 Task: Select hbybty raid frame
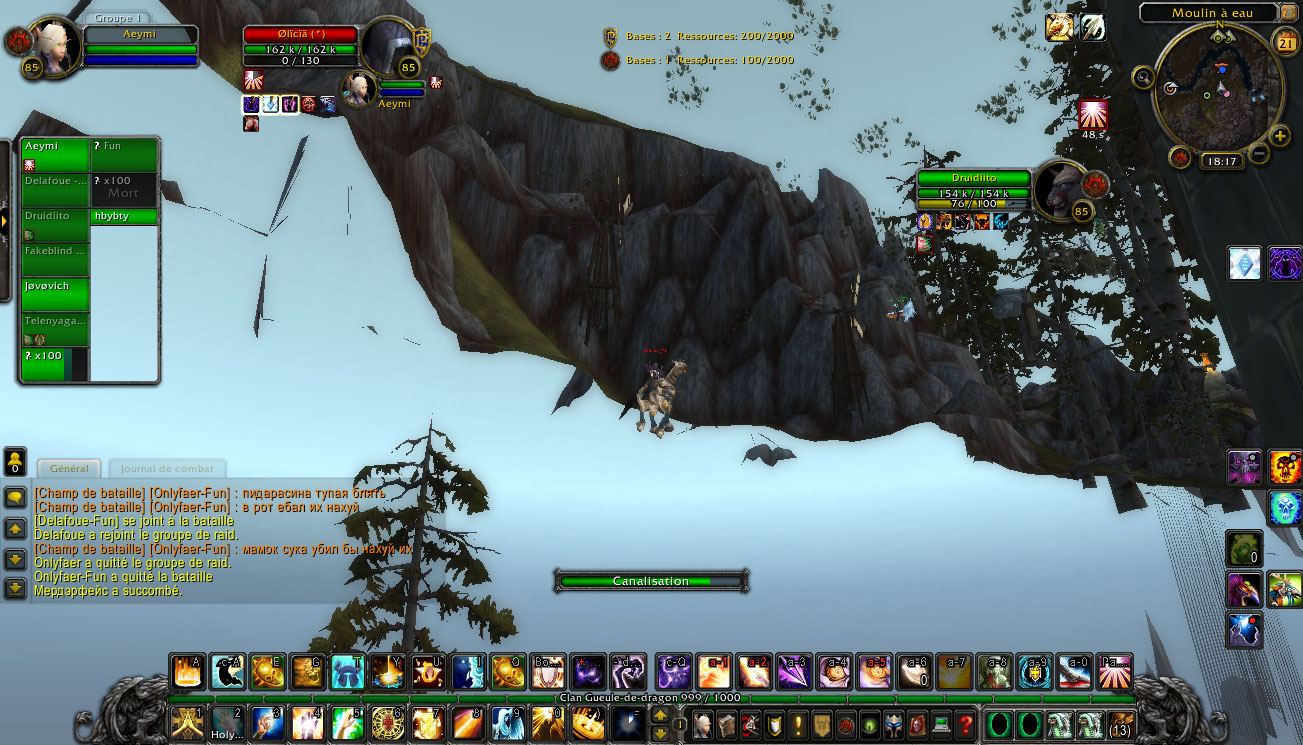point(124,216)
